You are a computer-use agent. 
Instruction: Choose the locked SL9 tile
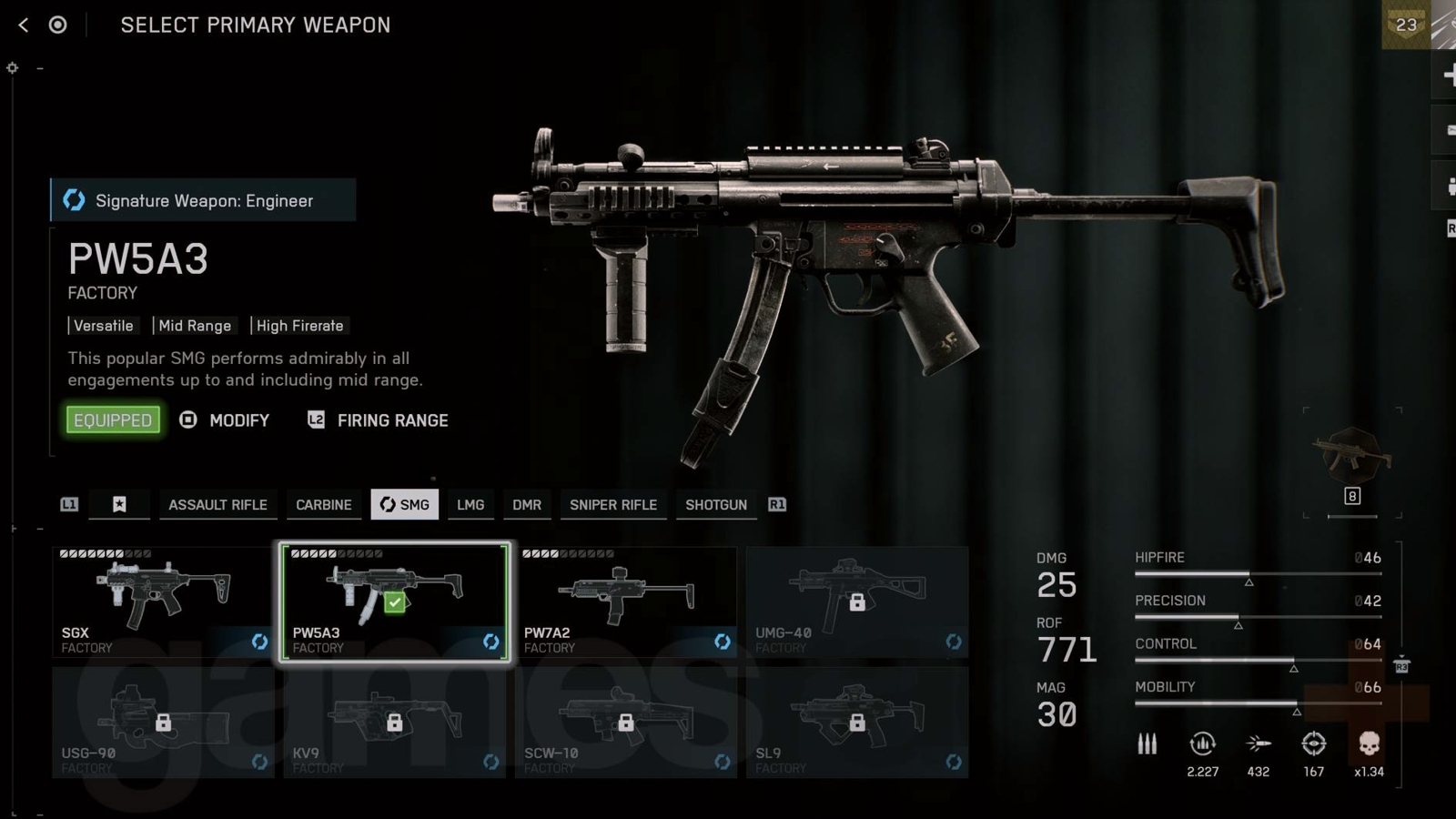coord(857,723)
